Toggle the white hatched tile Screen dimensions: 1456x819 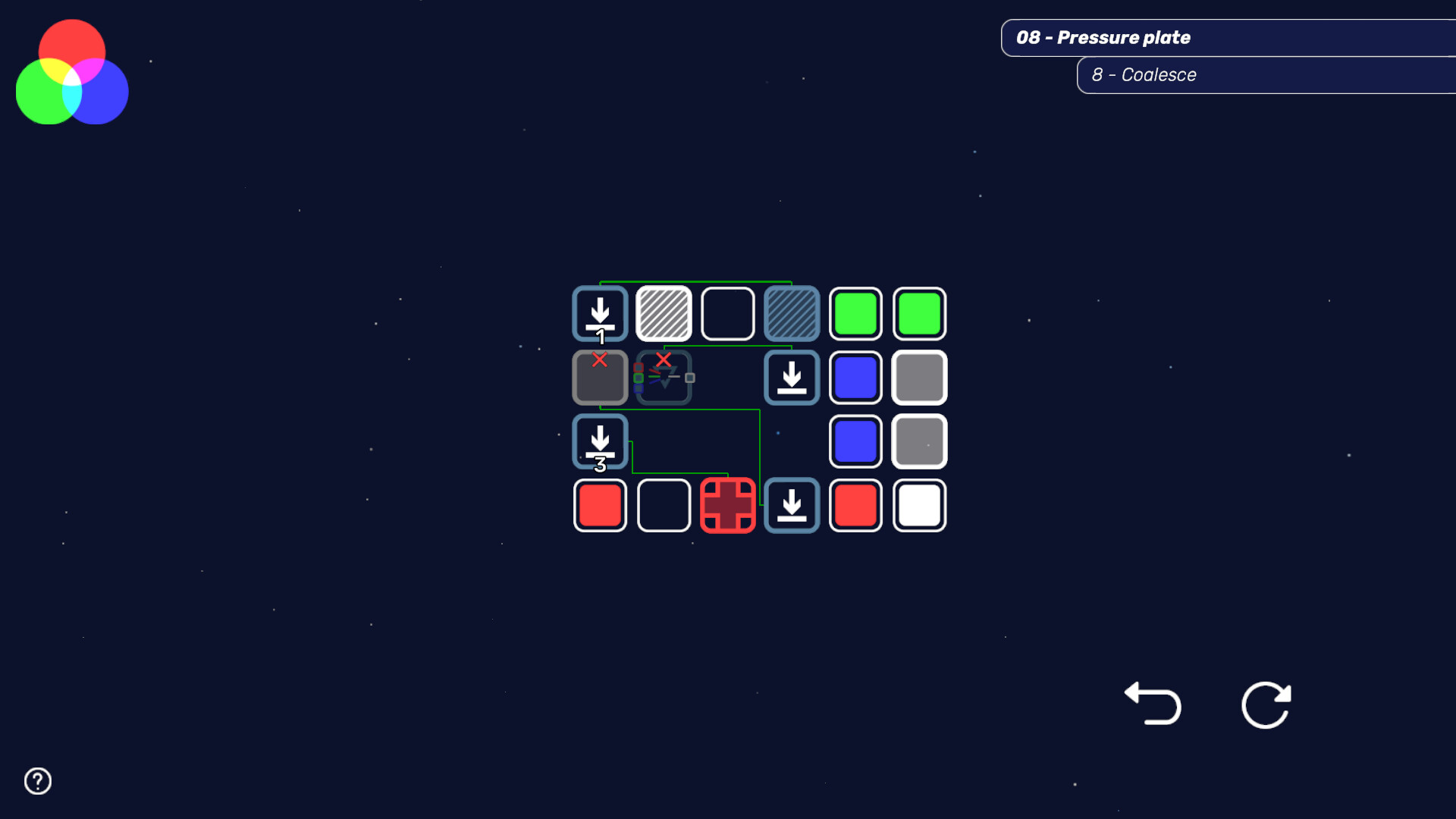tap(664, 313)
